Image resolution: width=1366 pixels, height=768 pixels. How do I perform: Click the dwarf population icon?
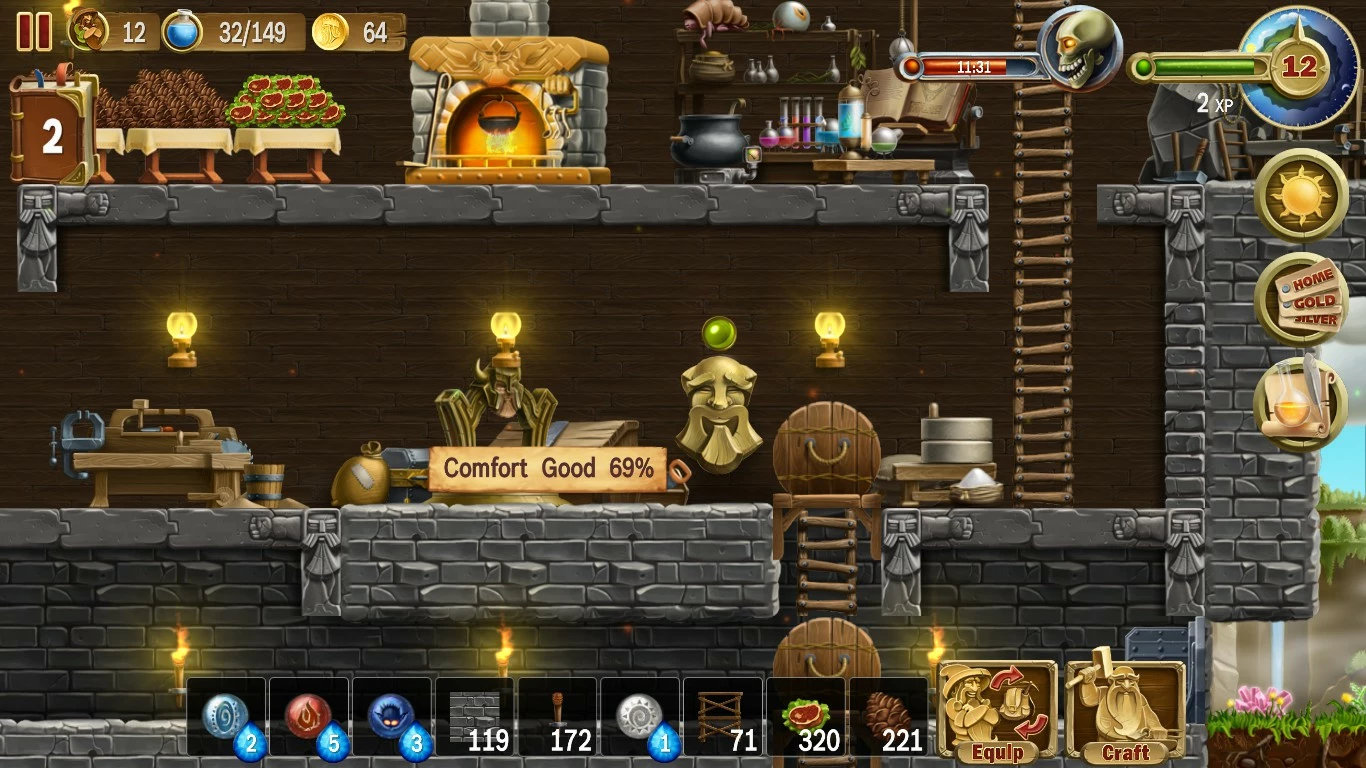click(90, 31)
